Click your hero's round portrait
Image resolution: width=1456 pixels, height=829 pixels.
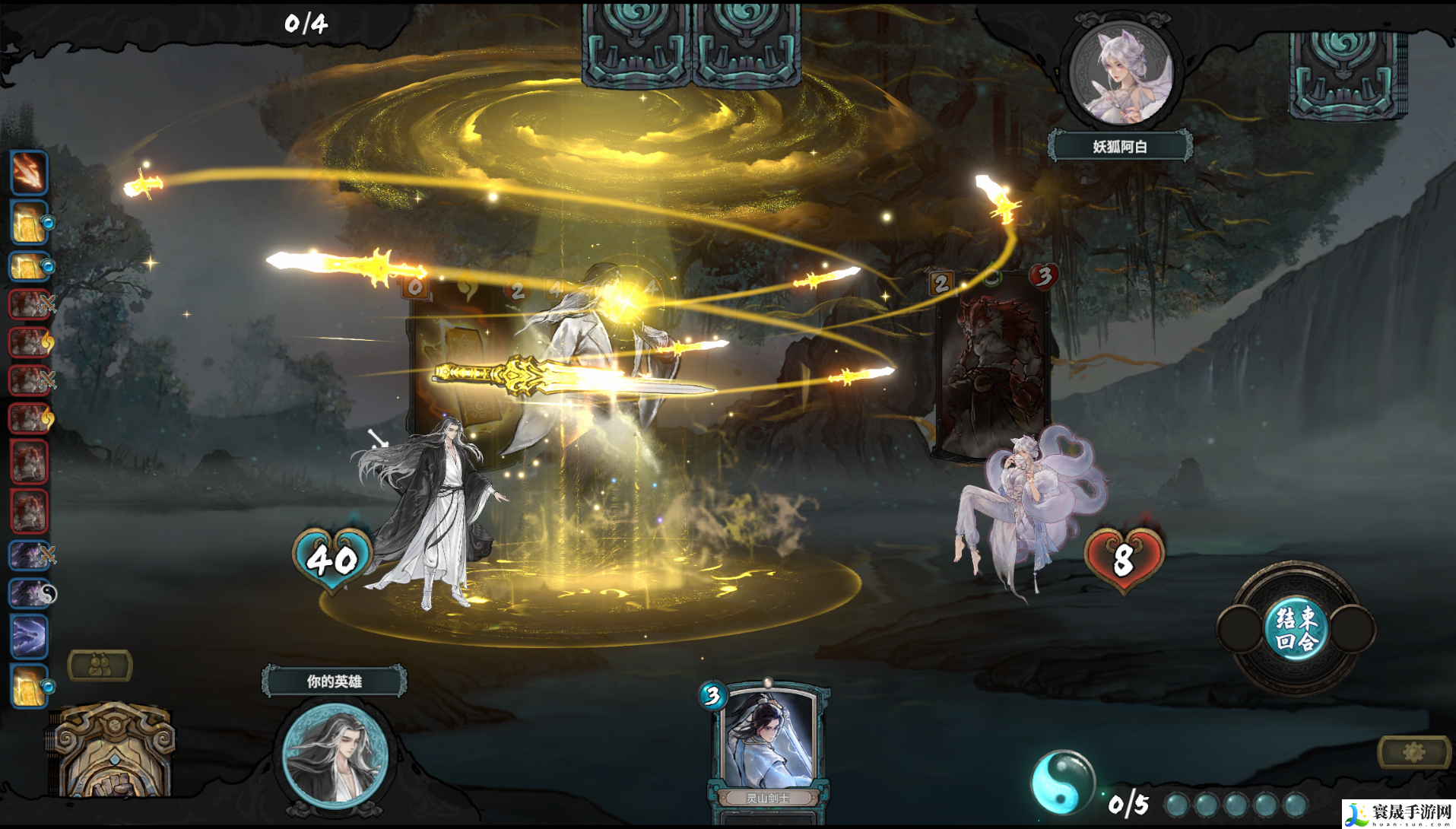coord(335,754)
